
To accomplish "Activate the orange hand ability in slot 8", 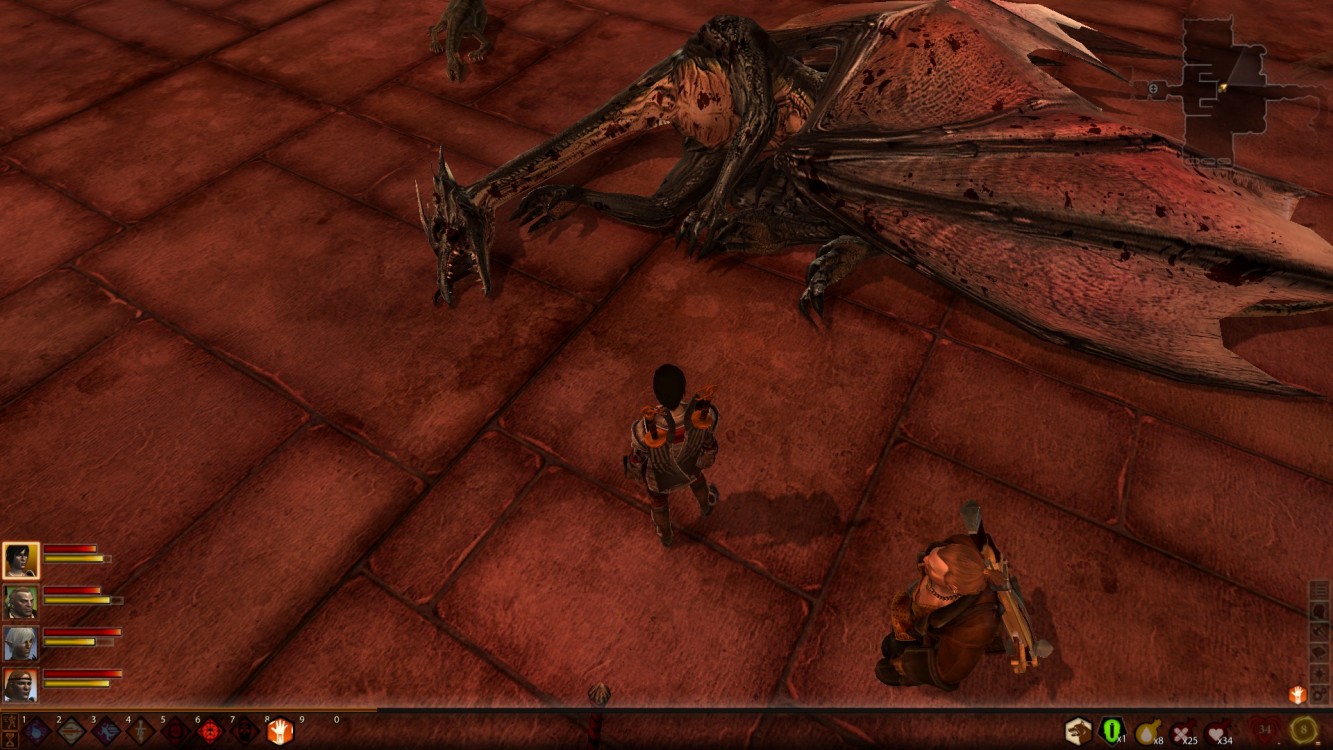I will pyautogui.click(x=279, y=732).
